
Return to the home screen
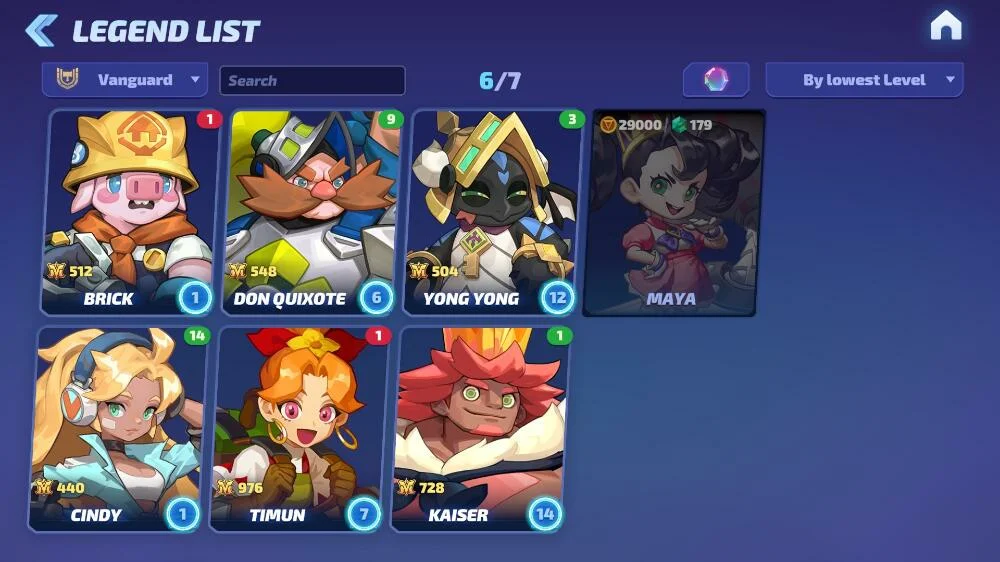[945, 27]
